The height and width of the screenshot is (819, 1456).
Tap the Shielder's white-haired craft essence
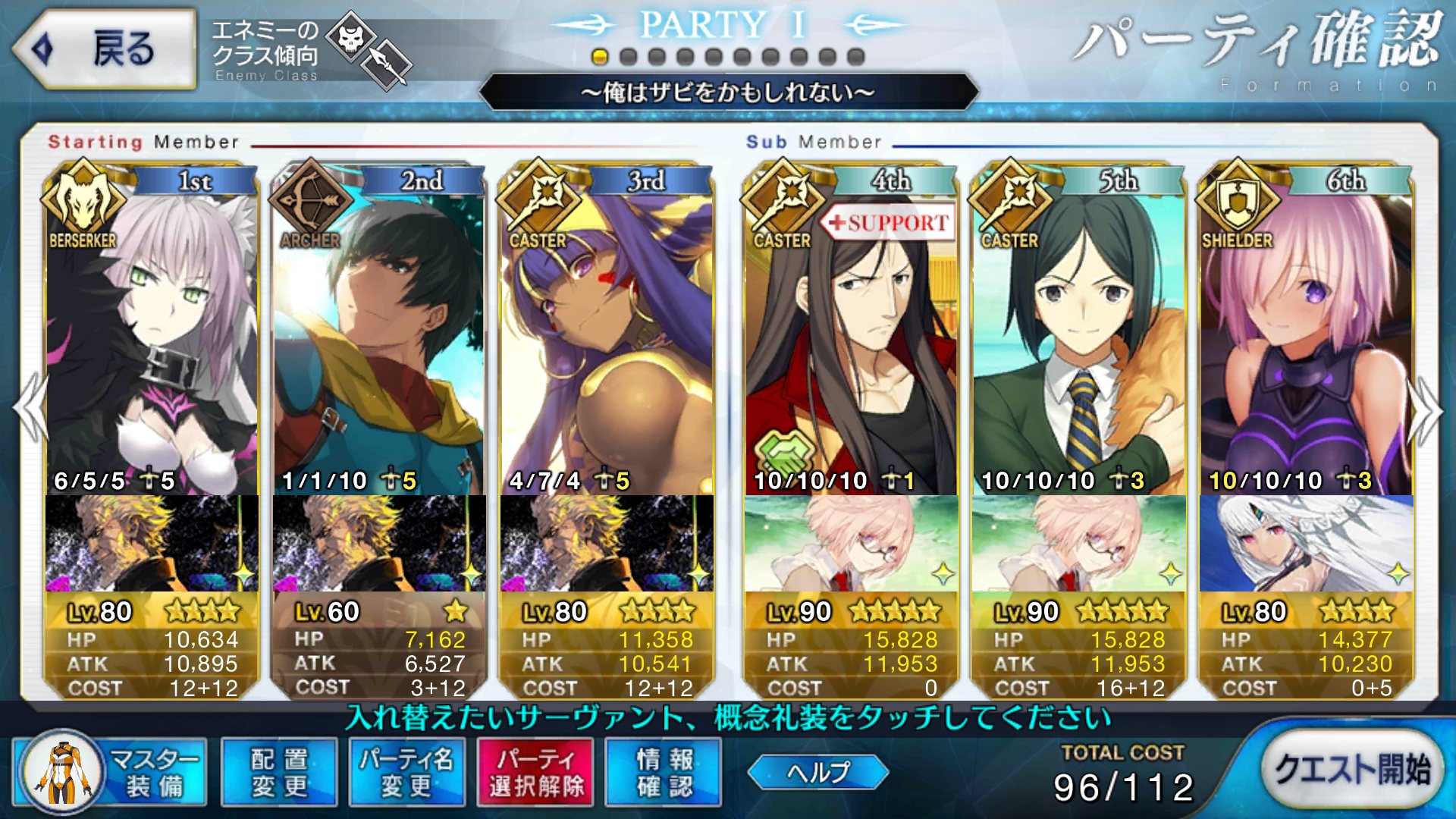tap(1306, 544)
